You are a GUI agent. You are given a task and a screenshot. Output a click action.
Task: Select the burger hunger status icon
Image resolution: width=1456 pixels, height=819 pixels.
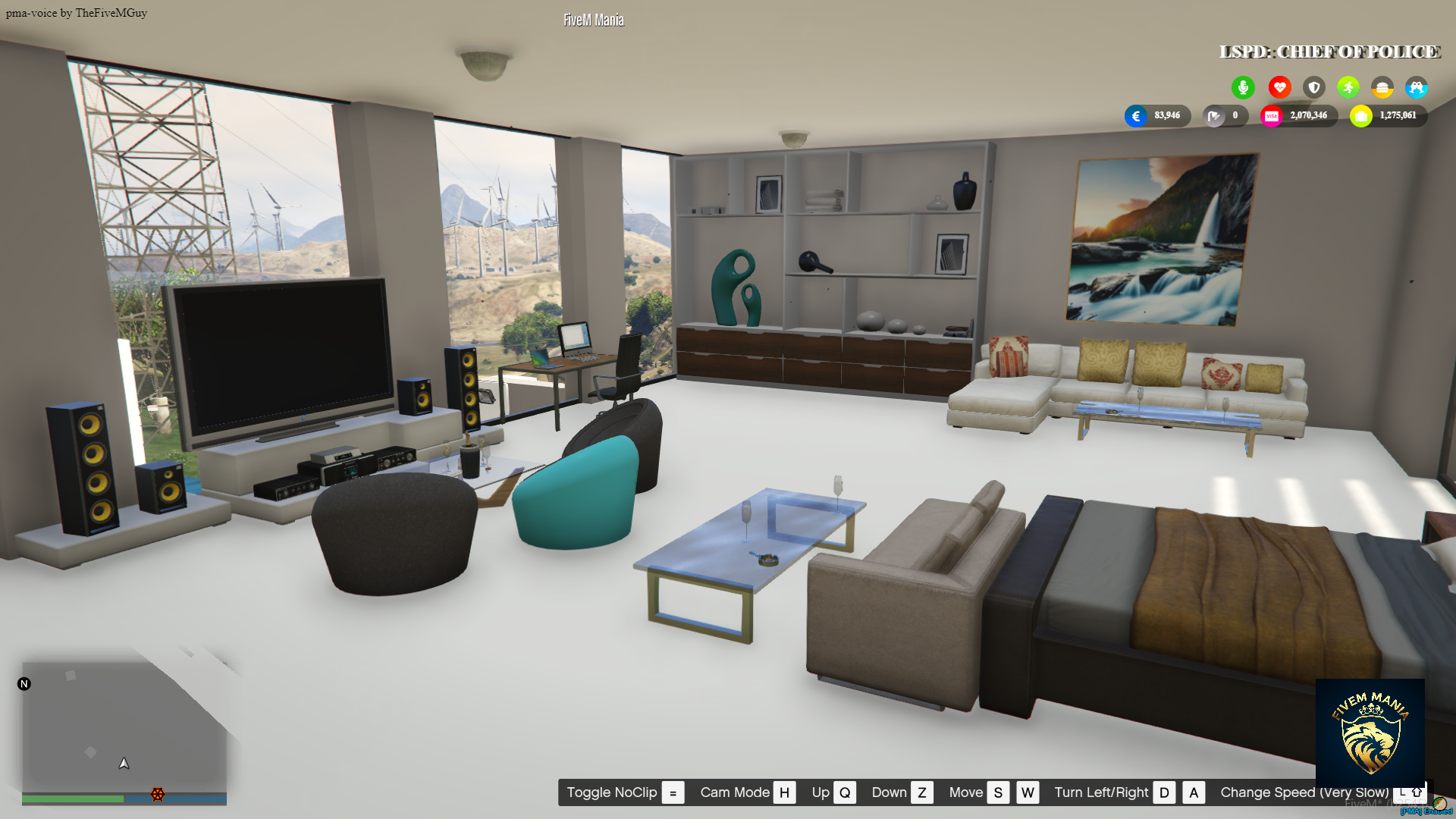[x=1382, y=86]
